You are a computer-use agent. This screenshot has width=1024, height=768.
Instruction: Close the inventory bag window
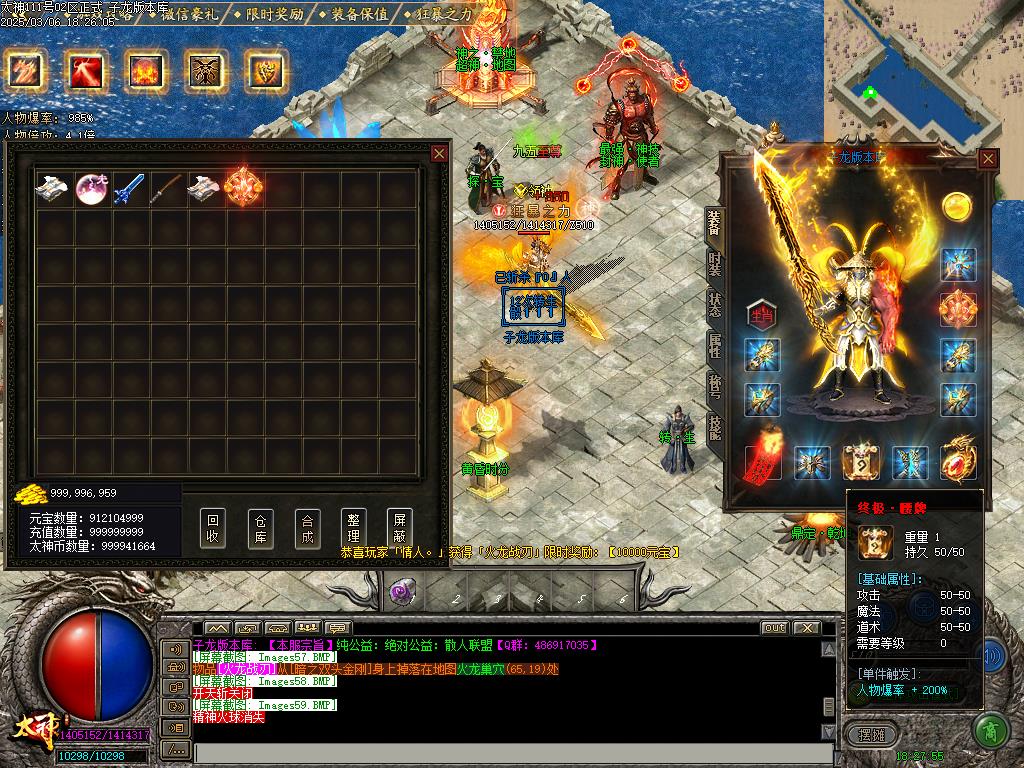tap(439, 153)
